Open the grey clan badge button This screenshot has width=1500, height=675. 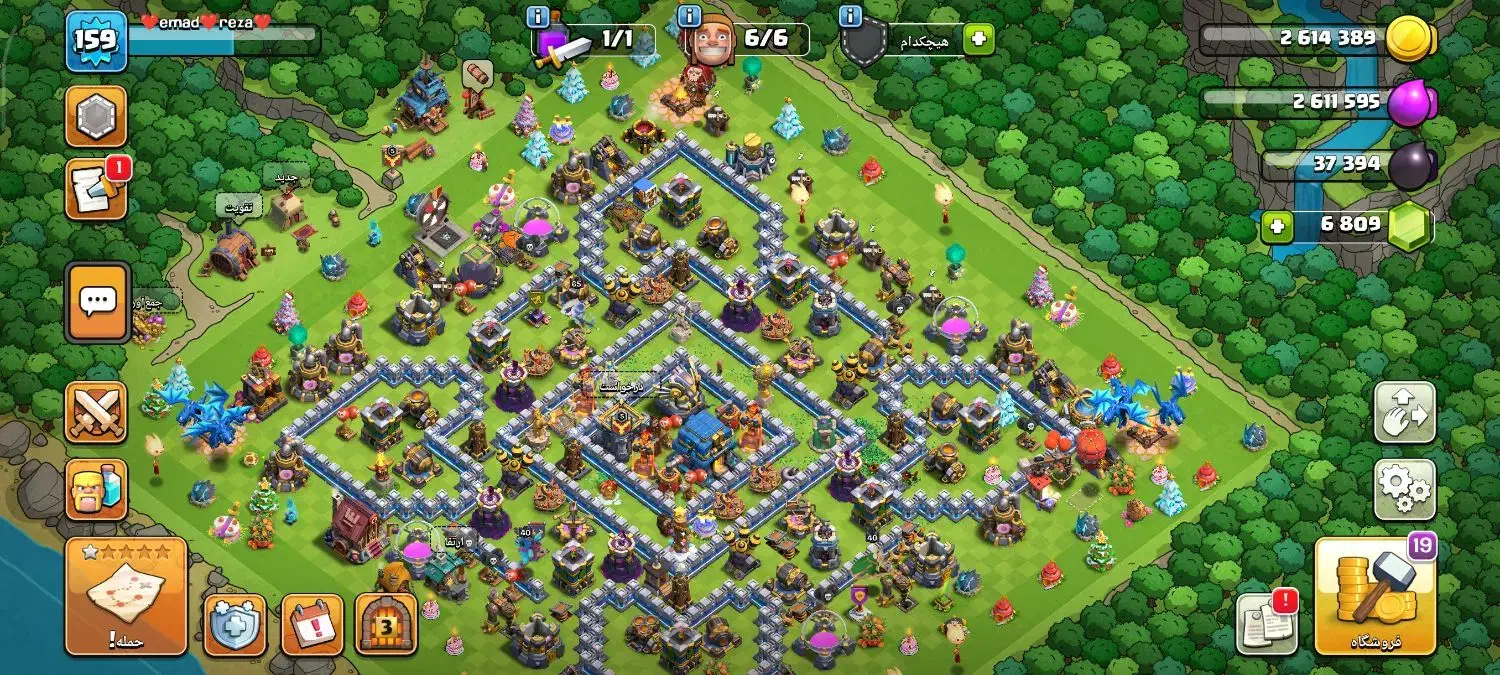pos(96,116)
